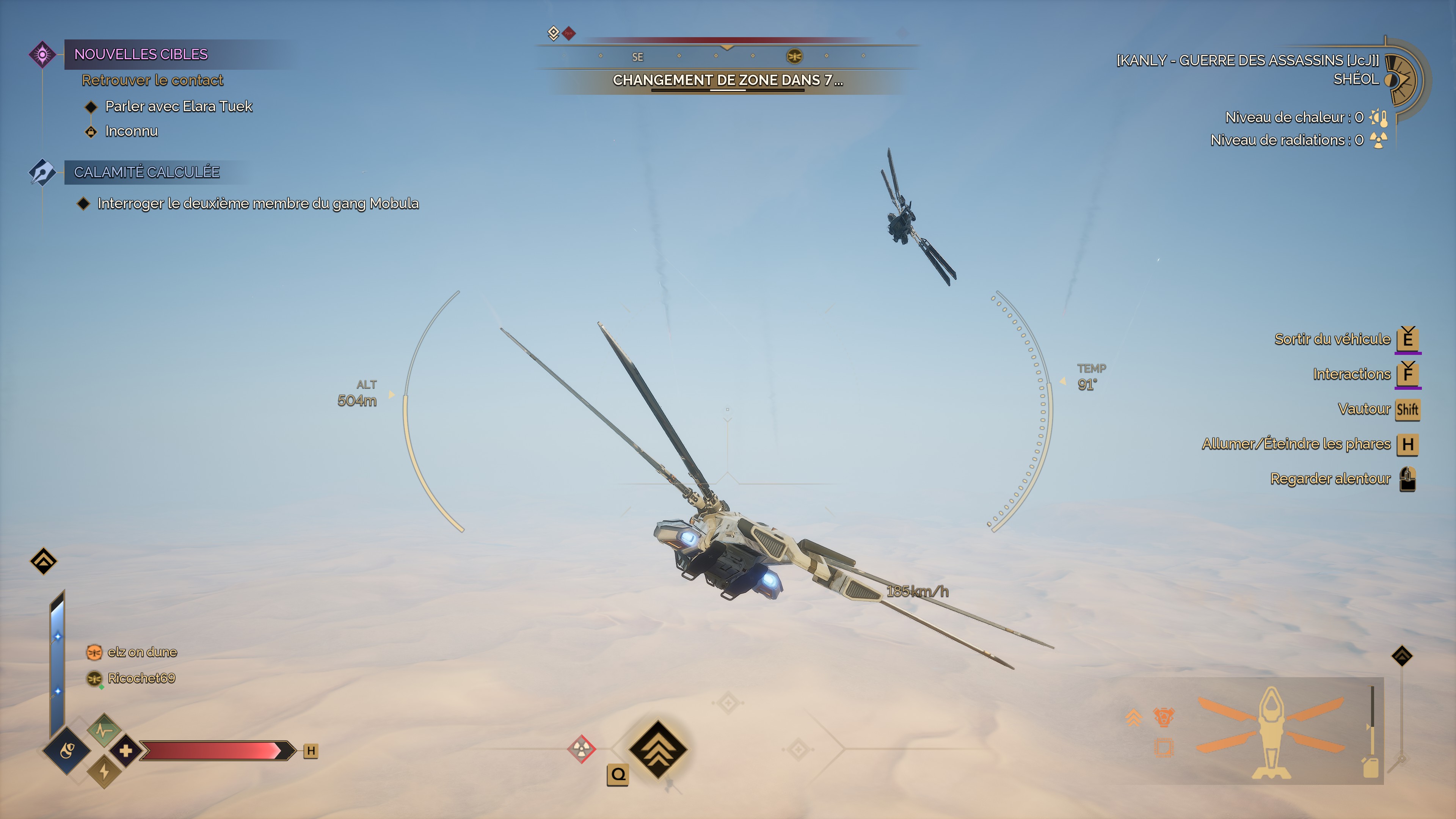This screenshot has height=819, width=1456.
Task: Activate the lightning bolt diamond icon
Action: [x=104, y=772]
